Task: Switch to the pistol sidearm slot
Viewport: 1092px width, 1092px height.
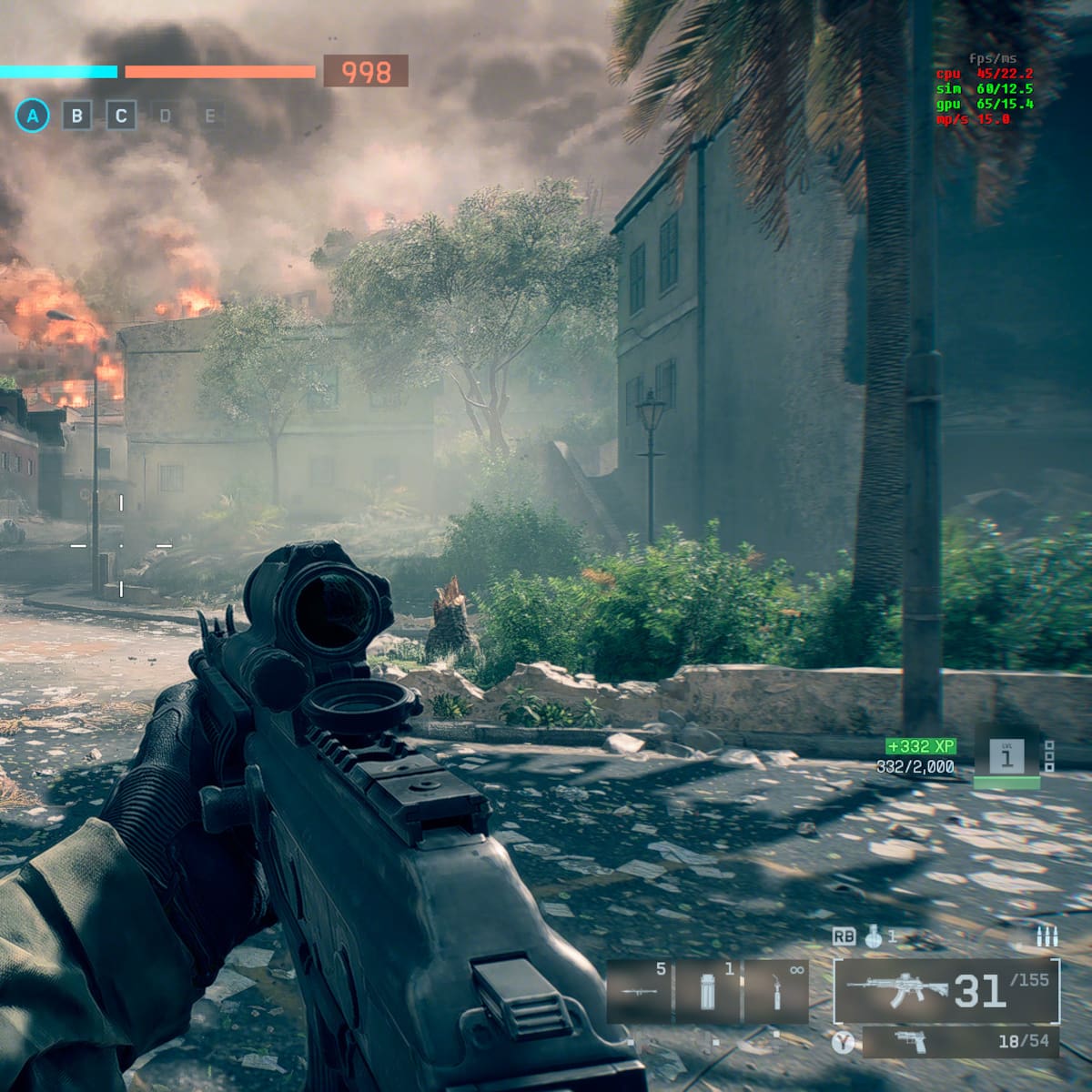Action: point(960,1041)
